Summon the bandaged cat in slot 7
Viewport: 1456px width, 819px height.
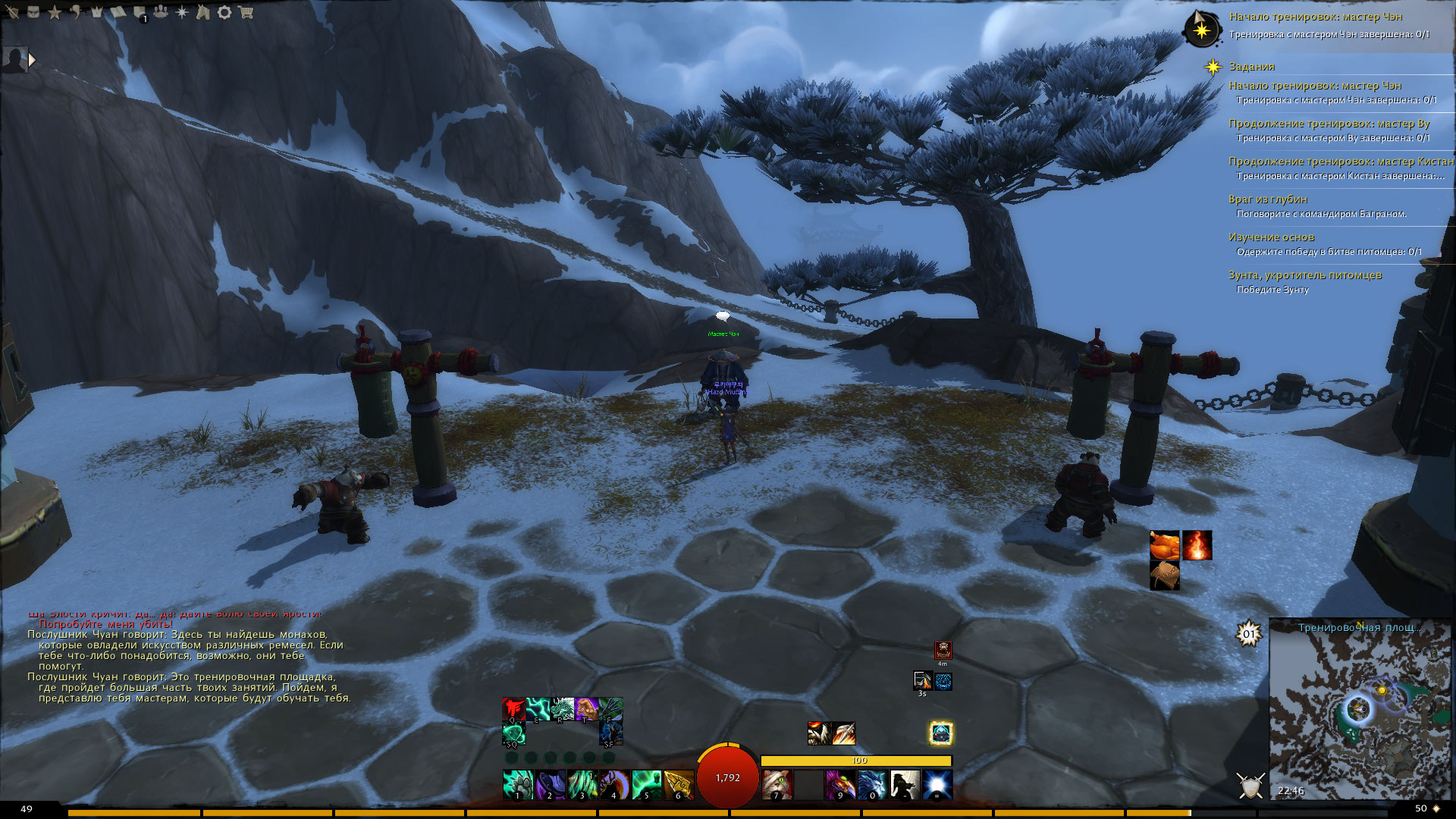[776, 784]
